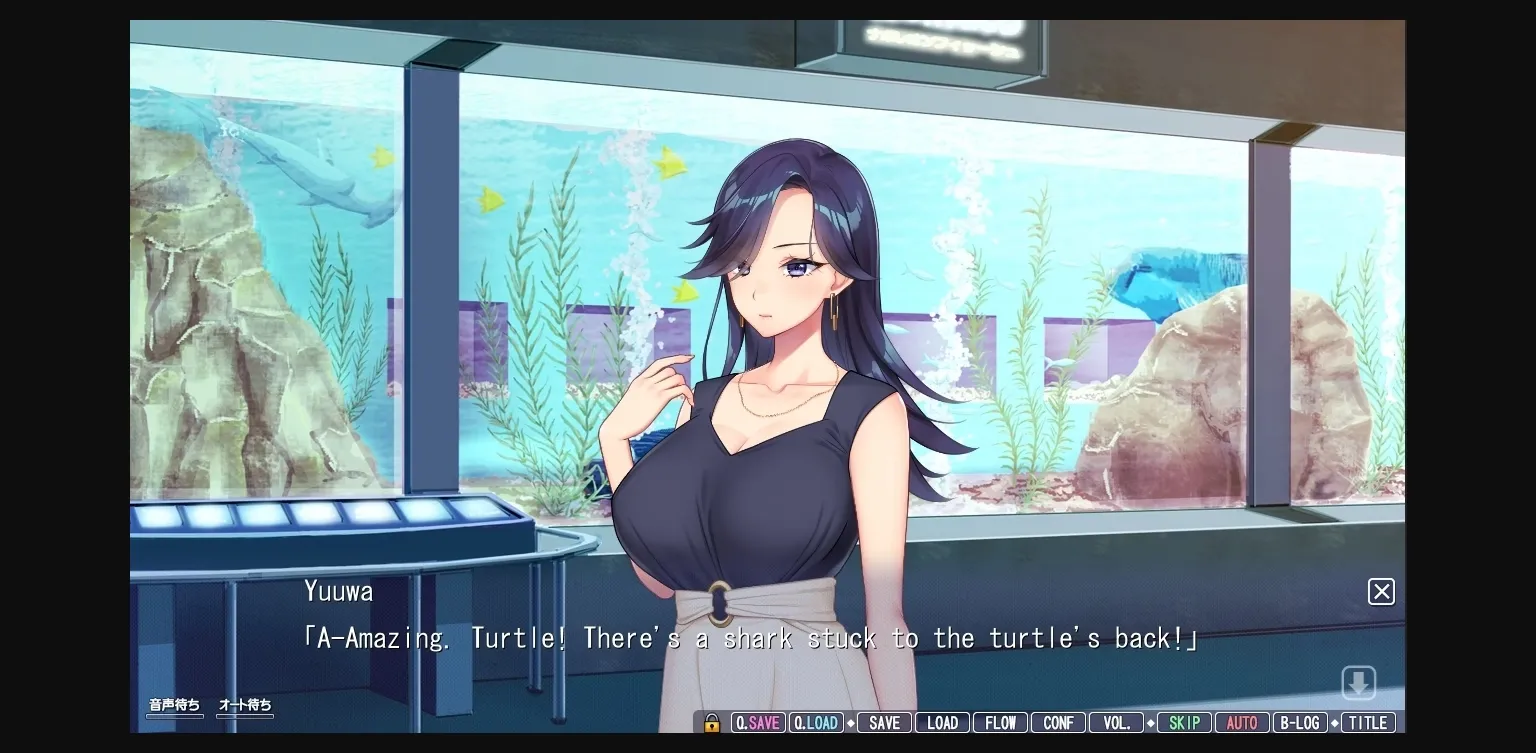Enable AUTO playback mode
This screenshot has width=1536, height=753.
1242,722
